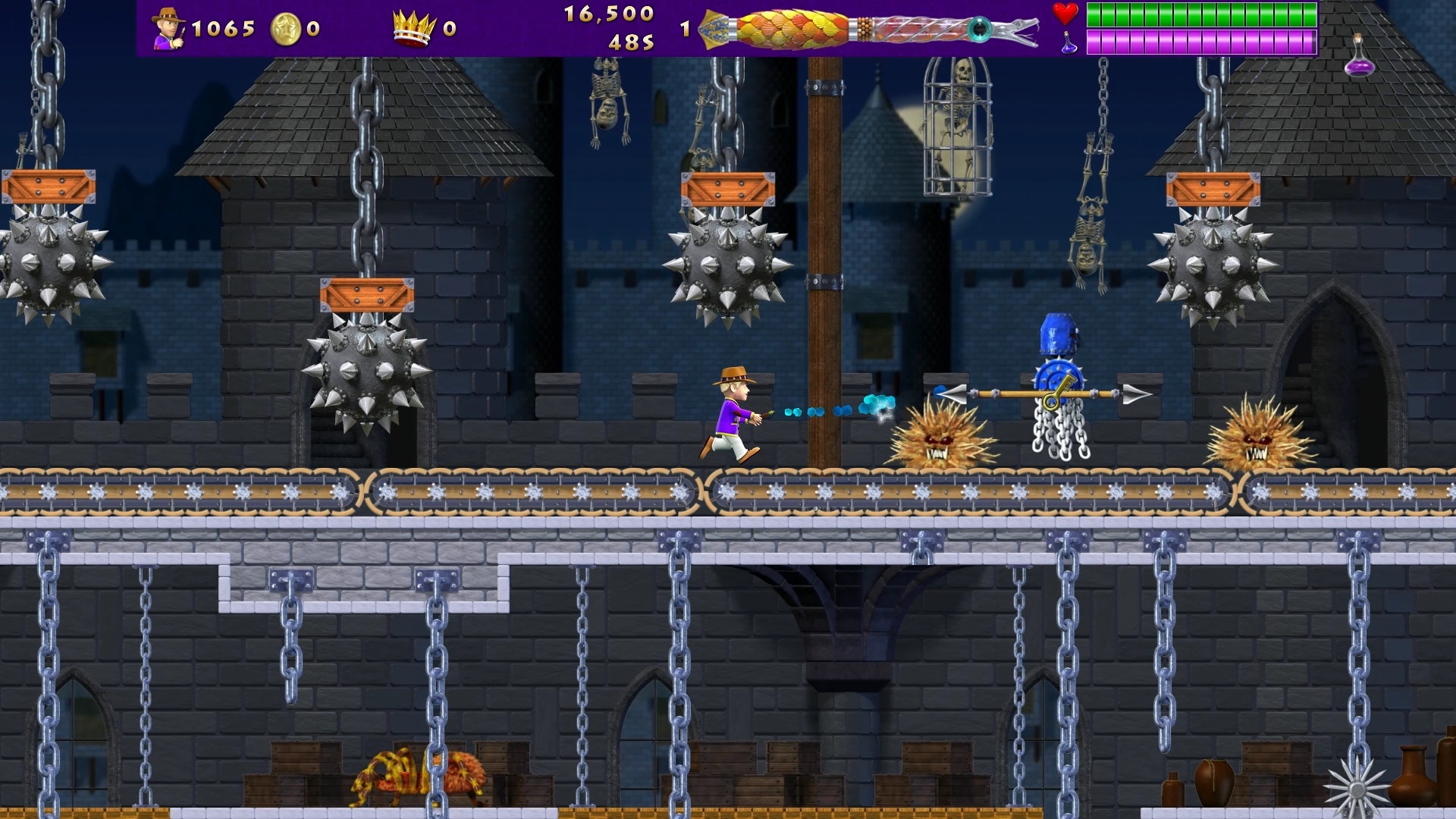Select the gold coin counter icon
This screenshot has height=819, width=1456.
pos(286,29)
